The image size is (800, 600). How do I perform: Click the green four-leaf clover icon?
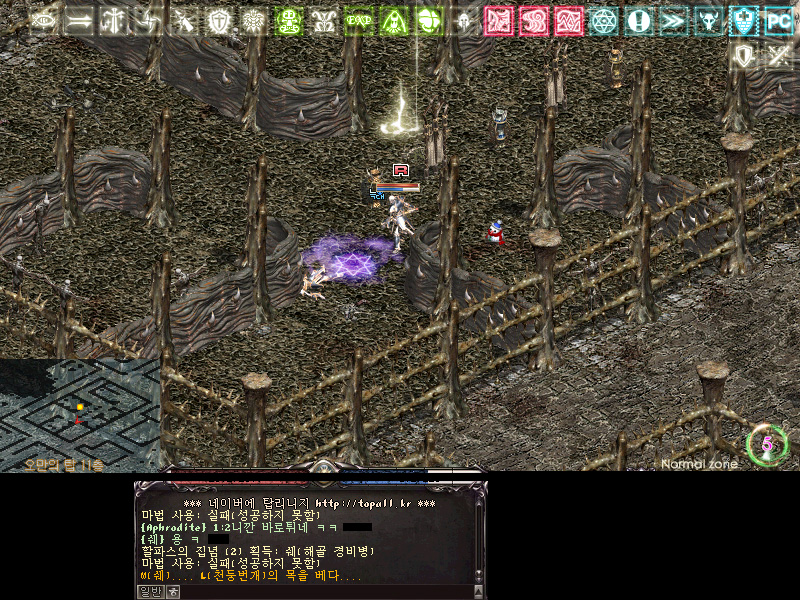(428, 21)
